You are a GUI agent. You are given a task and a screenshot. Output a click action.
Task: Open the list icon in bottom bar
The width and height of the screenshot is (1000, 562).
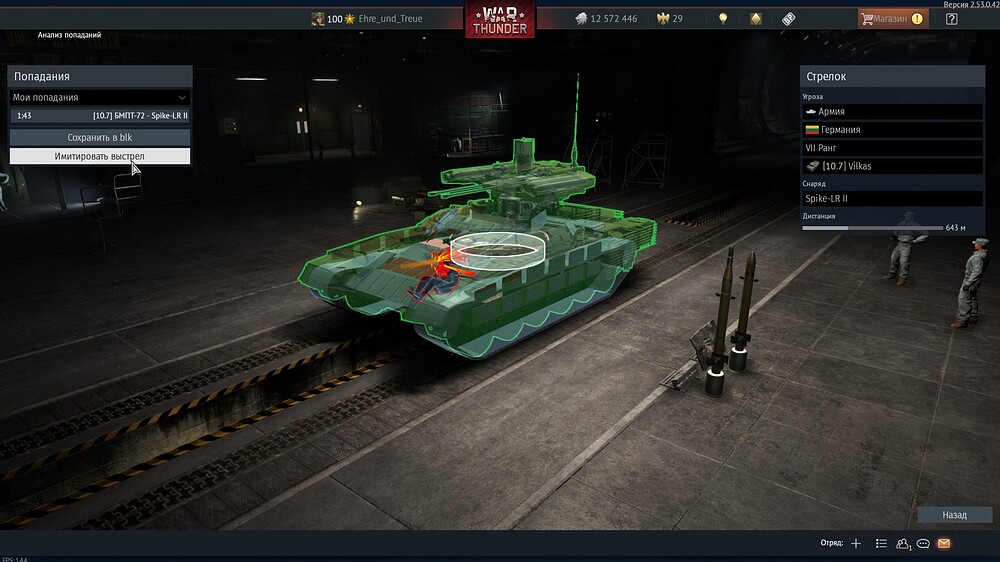click(x=881, y=543)
